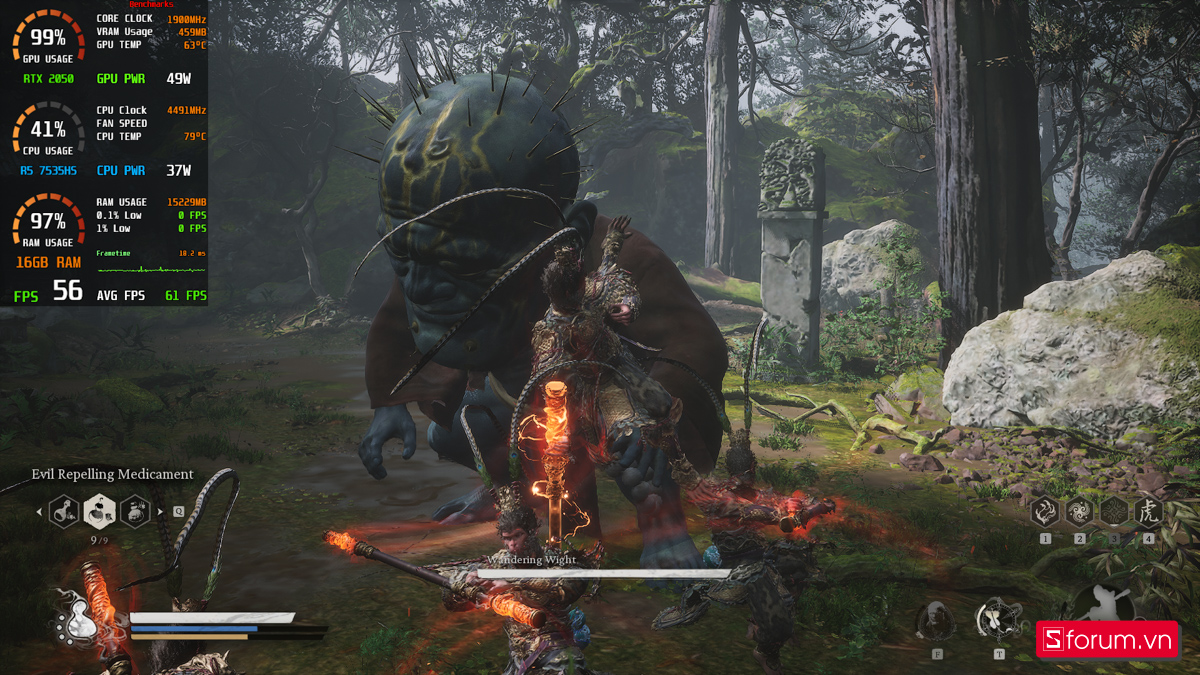Select the highlighted Evil Repelling Medicament slot
The image size is (1200, 675).
pos(99,511)
